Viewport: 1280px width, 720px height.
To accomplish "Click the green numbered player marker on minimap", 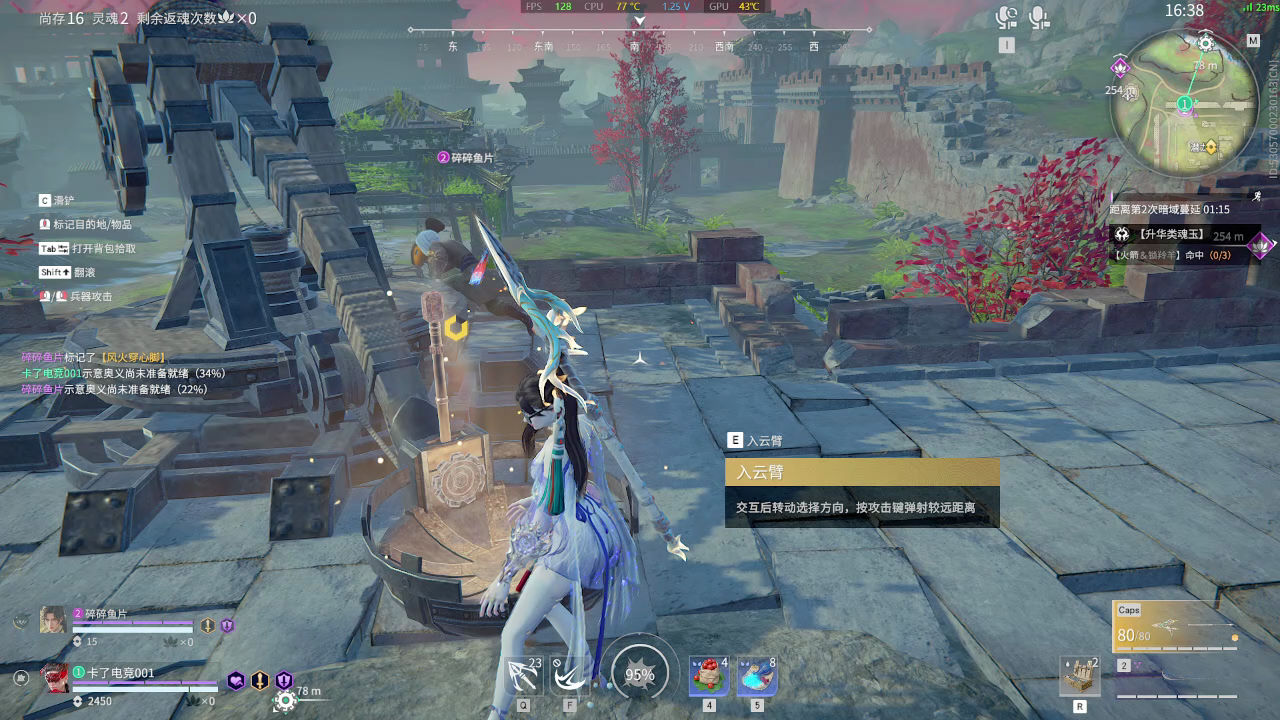I will [1185, 103].
